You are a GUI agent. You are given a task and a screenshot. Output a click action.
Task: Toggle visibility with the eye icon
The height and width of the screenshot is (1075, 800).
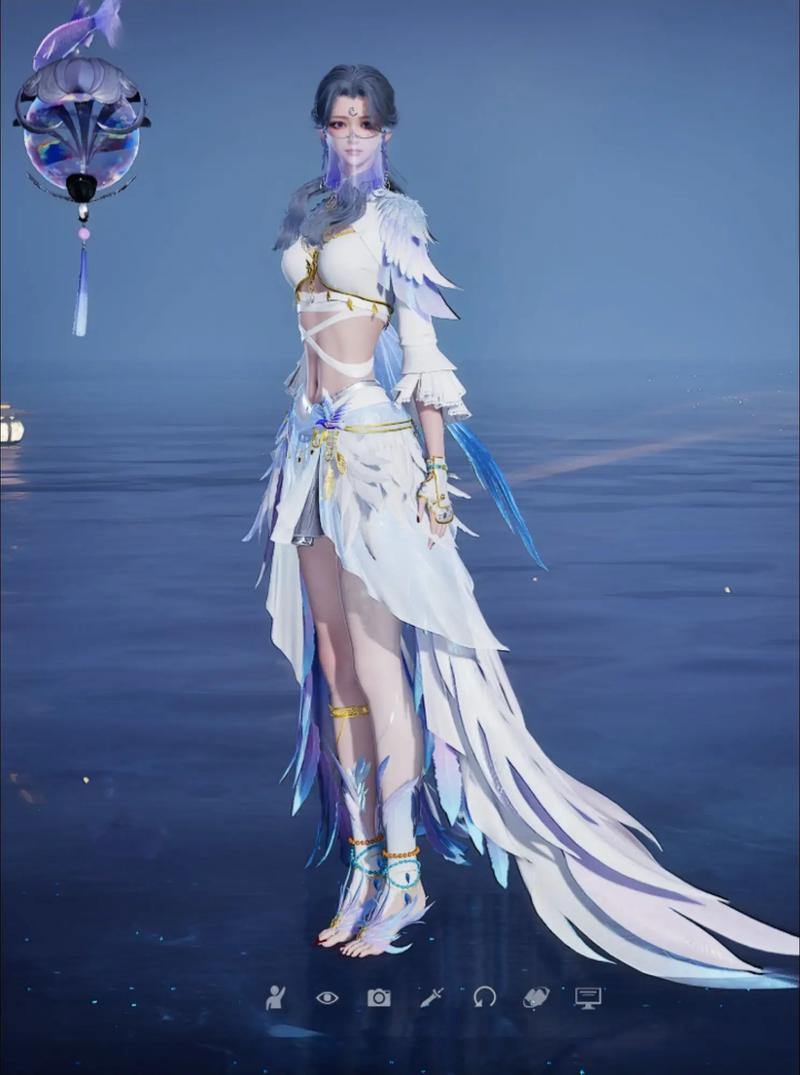pyautogui.click(x=327, y=997)
